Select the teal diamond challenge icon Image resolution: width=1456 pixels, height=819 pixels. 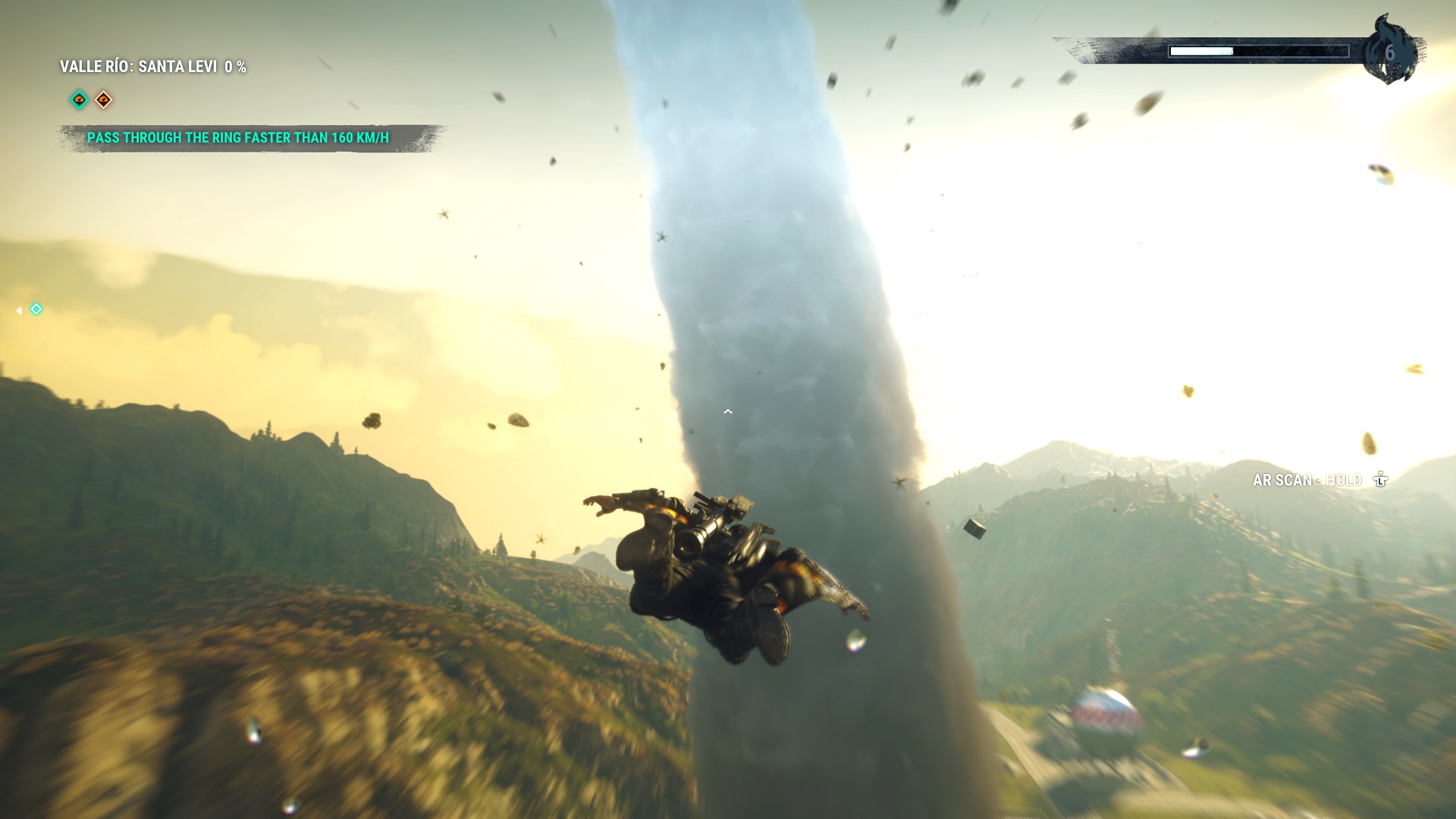pos(79,99)
